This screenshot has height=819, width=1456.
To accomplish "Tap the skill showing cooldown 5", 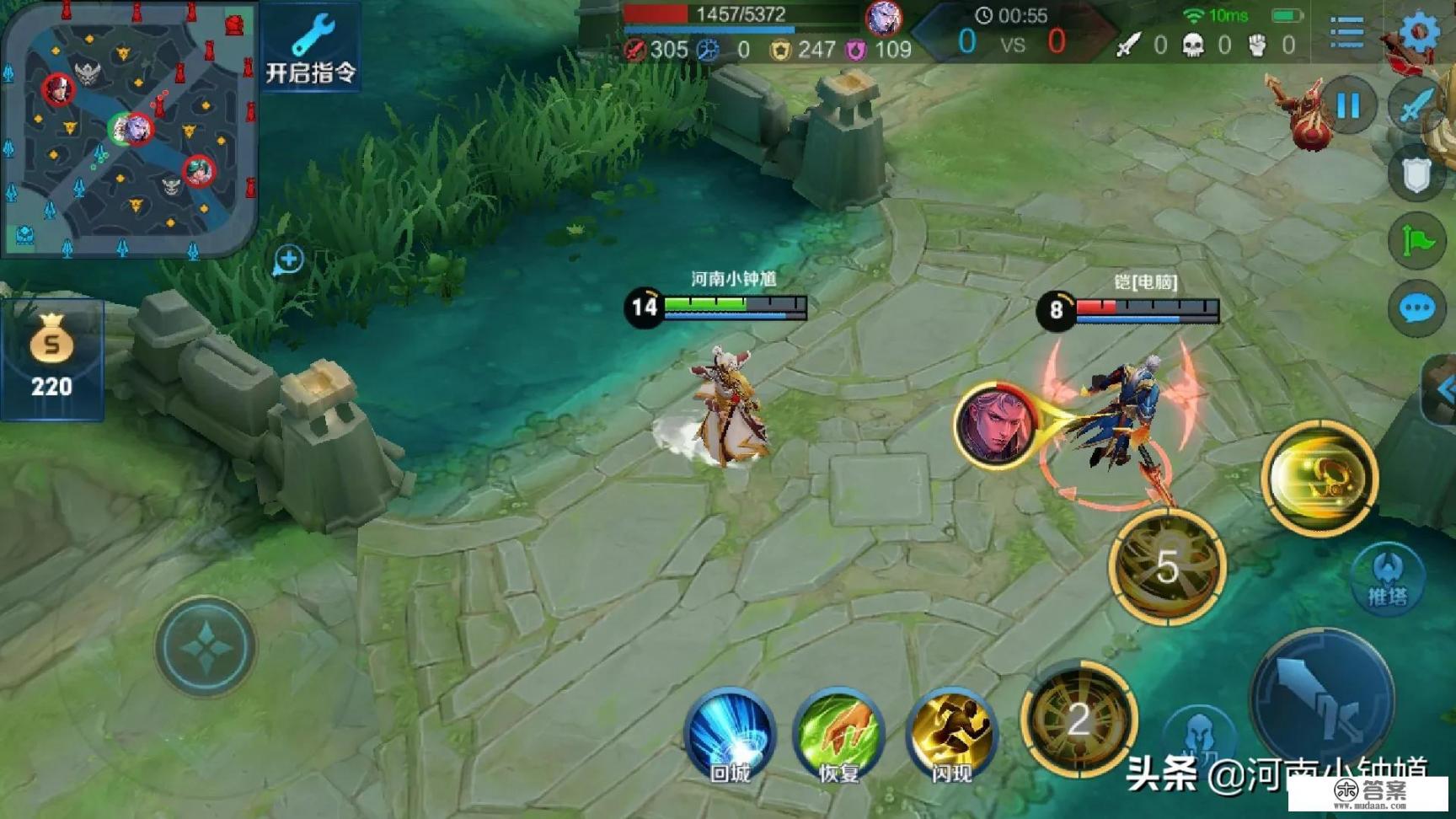I will tap(1167, 567).
